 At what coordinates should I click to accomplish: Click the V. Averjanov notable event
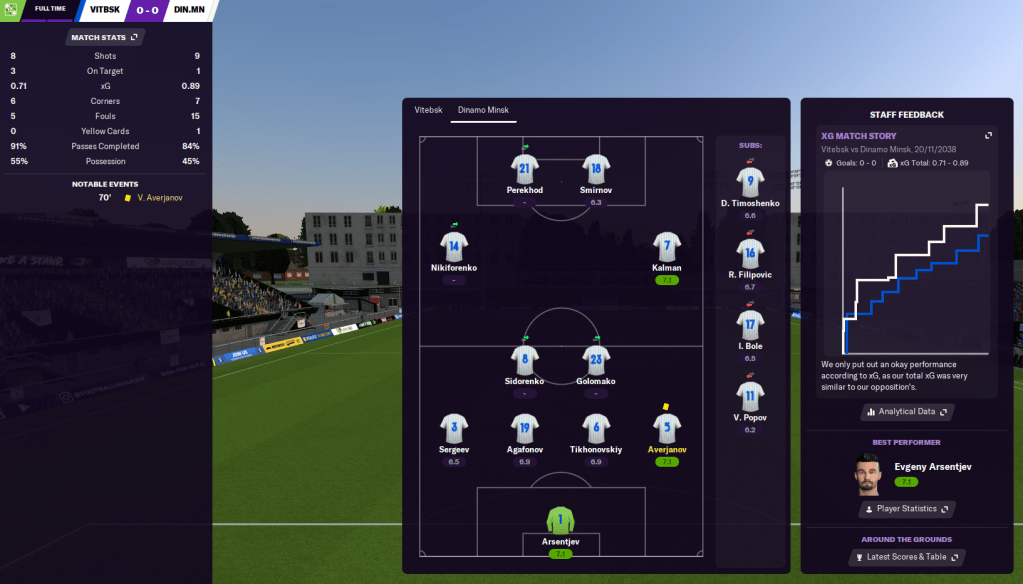tap(160, 198)
